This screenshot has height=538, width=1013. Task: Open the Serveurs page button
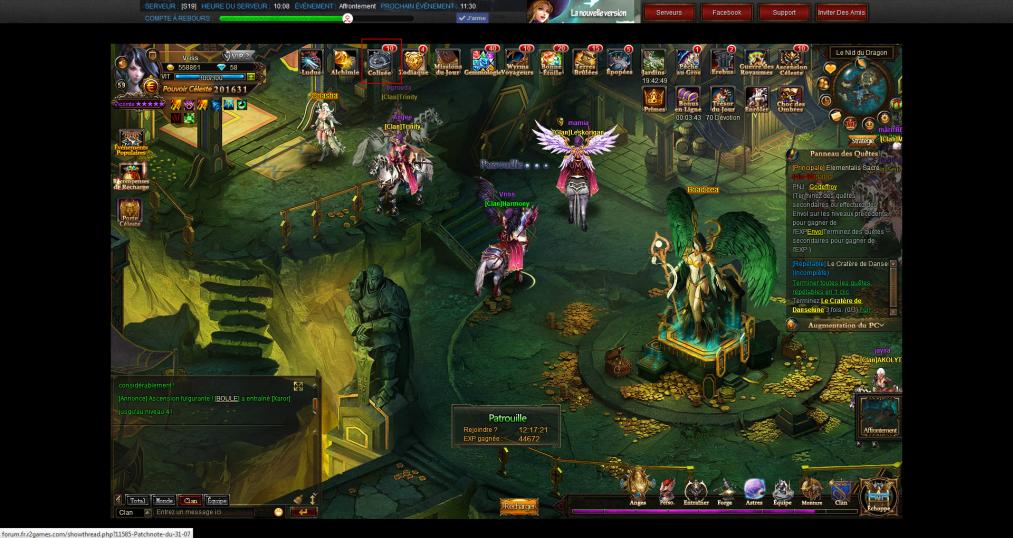coord(669,12)
